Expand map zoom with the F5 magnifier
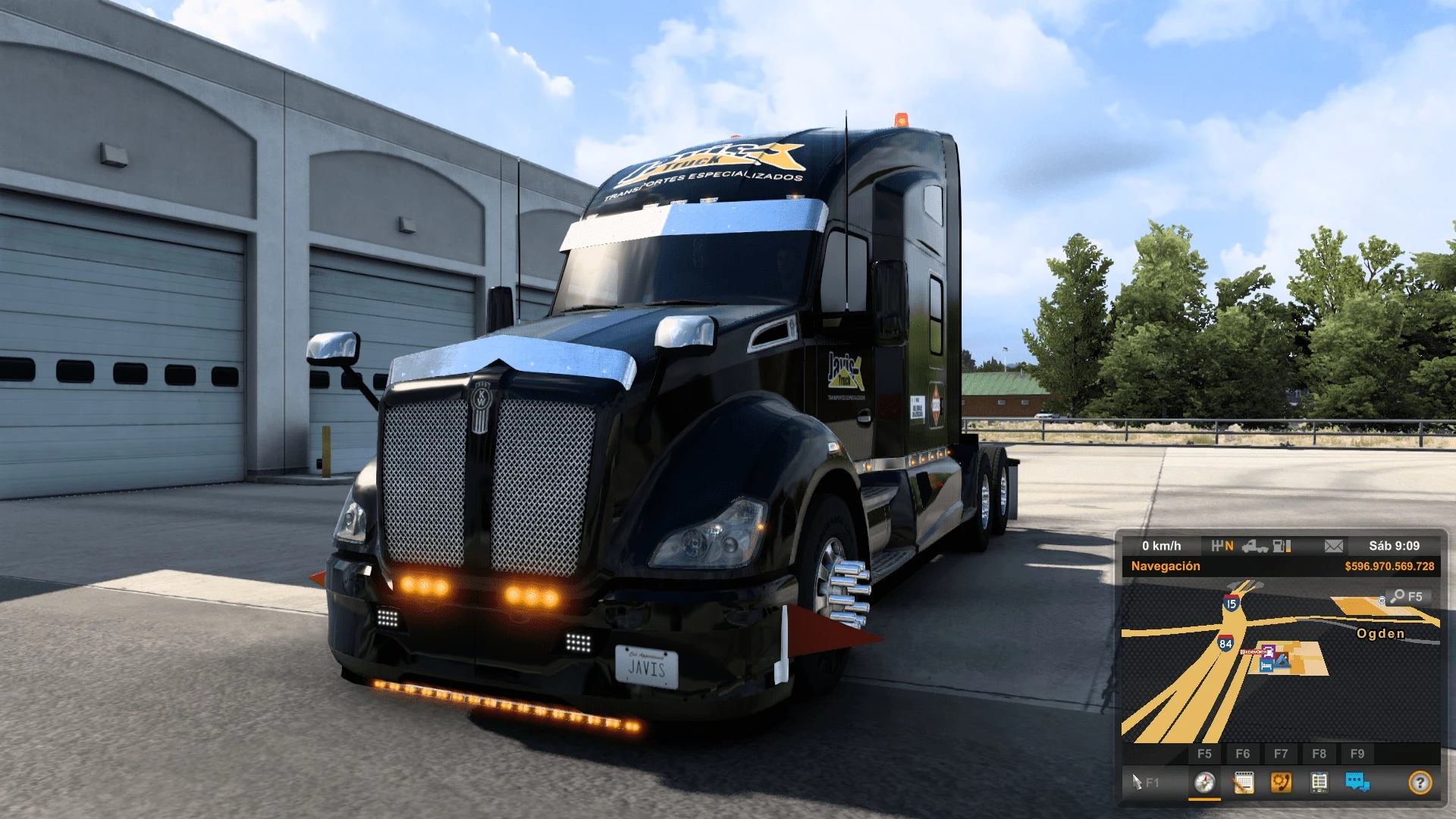Image resolution: width=1456 pixels, height=819 pixels. point(1408,596)
